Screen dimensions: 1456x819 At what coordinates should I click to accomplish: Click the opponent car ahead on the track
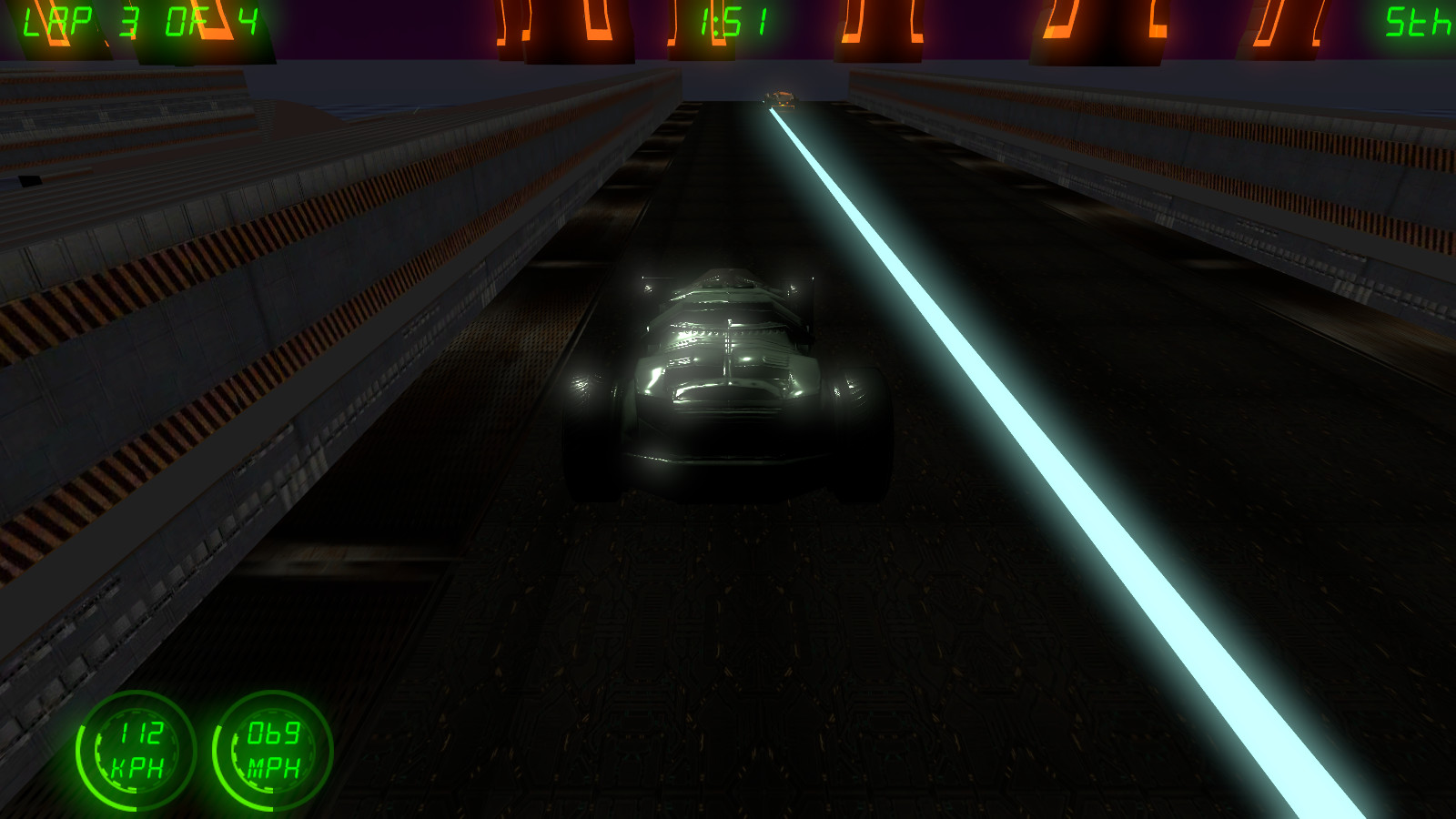[781, 96]
